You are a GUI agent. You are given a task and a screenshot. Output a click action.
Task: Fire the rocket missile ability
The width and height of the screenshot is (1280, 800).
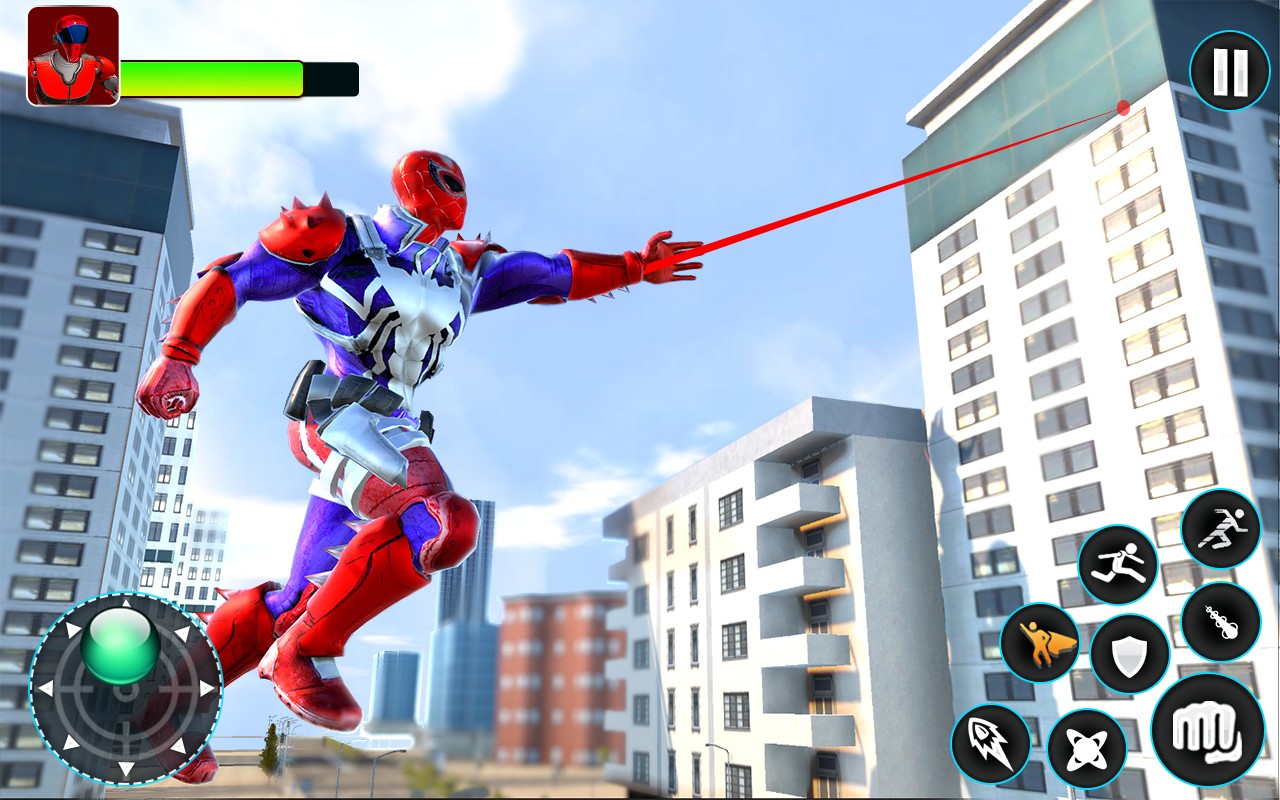990,743
